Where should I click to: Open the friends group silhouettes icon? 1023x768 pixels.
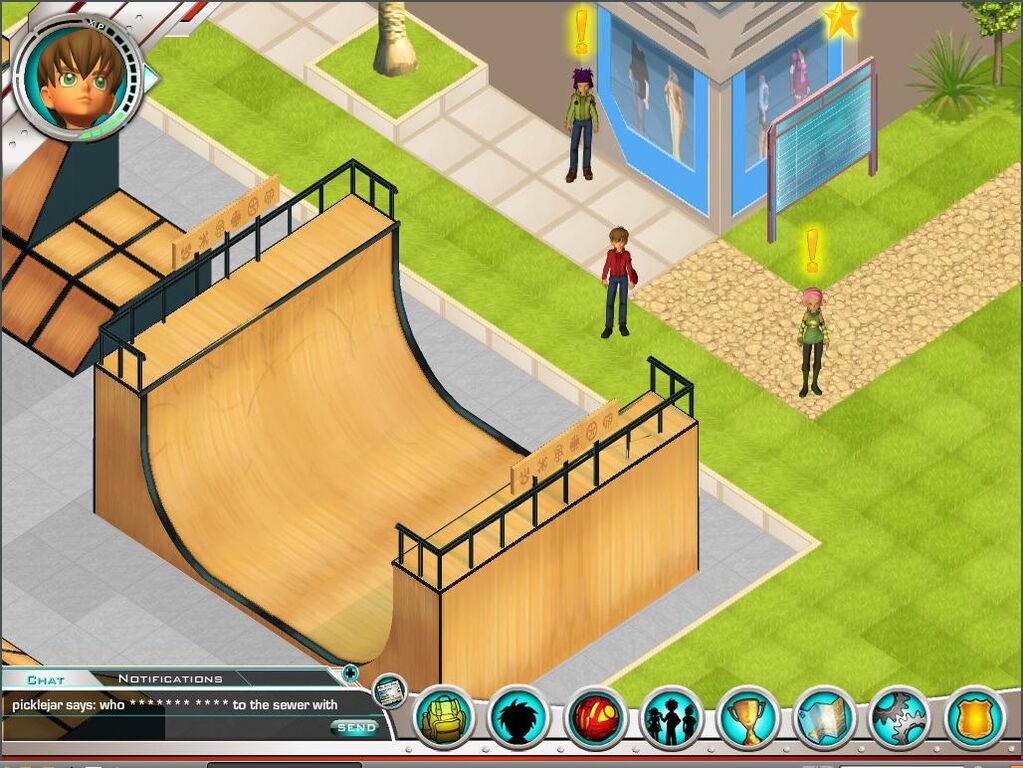click(672, 717)
